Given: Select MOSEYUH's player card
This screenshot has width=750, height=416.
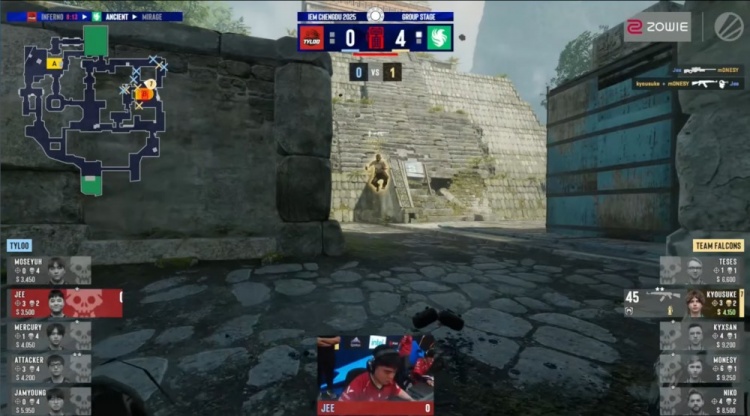Looking at the screenshot, I should (x=48, y=271).
